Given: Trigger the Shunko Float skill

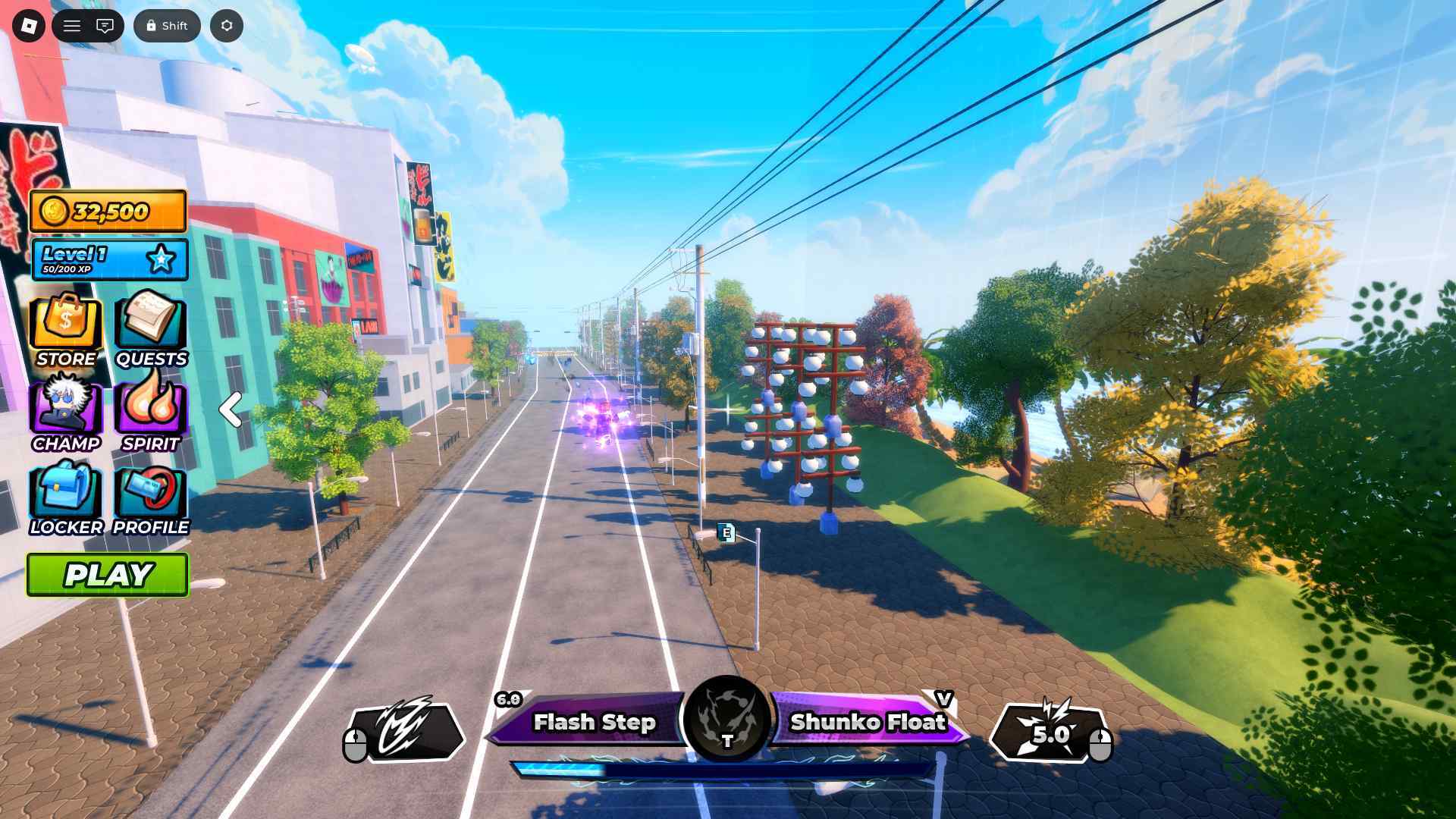Looking at the screenshot, I should pos(868,723).
